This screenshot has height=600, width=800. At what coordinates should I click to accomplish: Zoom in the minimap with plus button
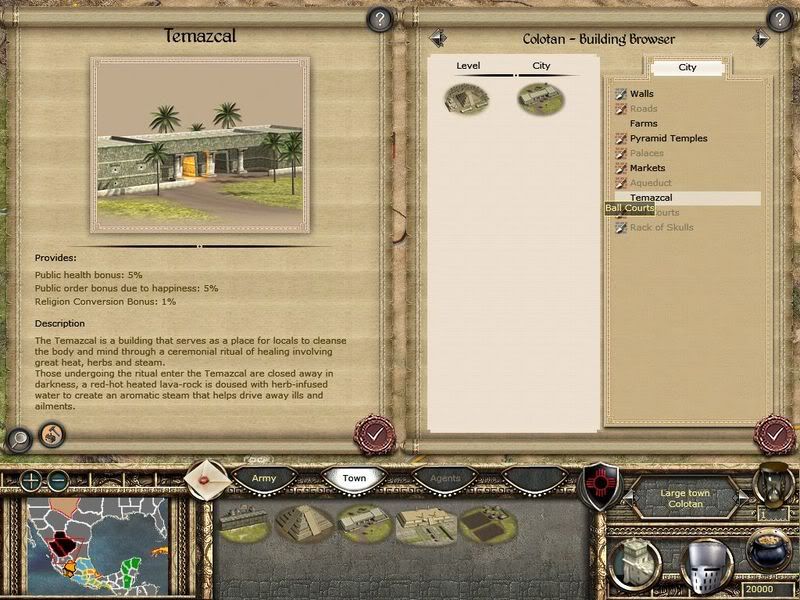[x=33, y=480]
